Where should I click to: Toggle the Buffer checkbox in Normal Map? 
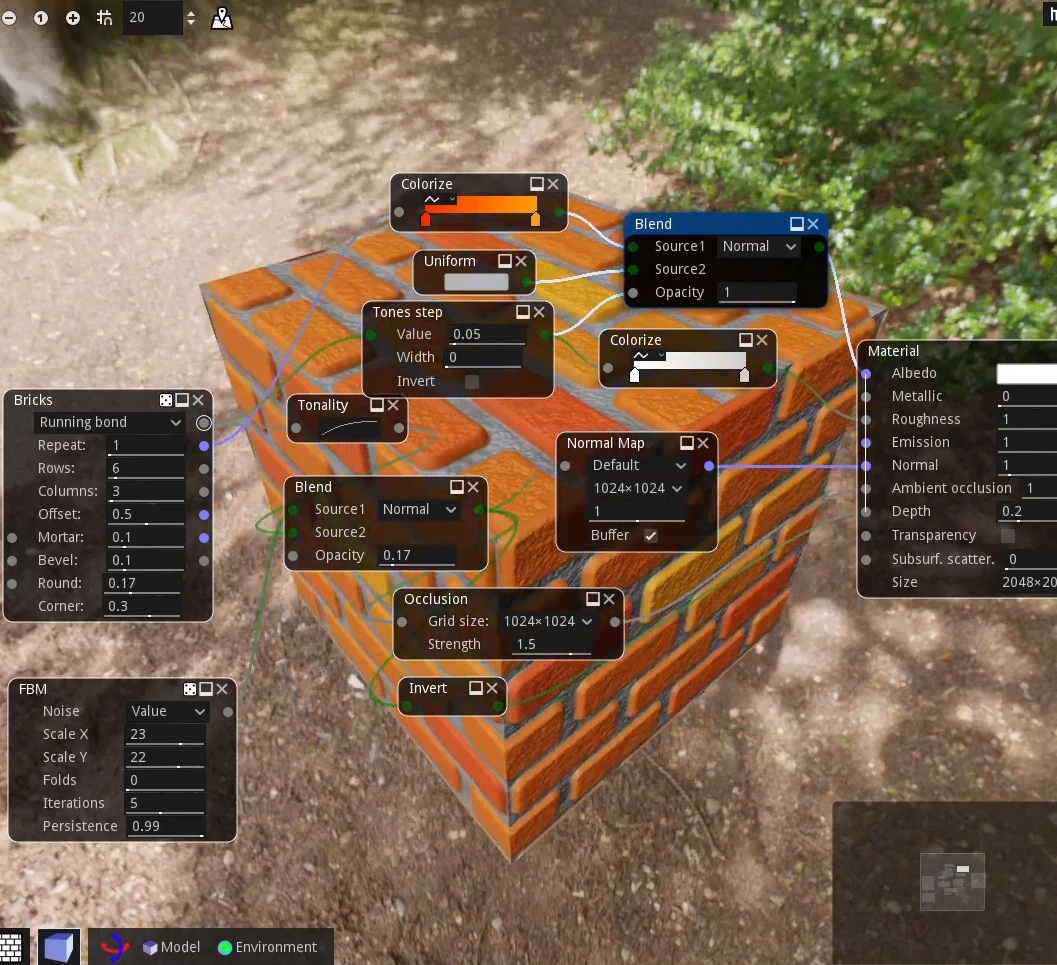[x=651, y=536]
